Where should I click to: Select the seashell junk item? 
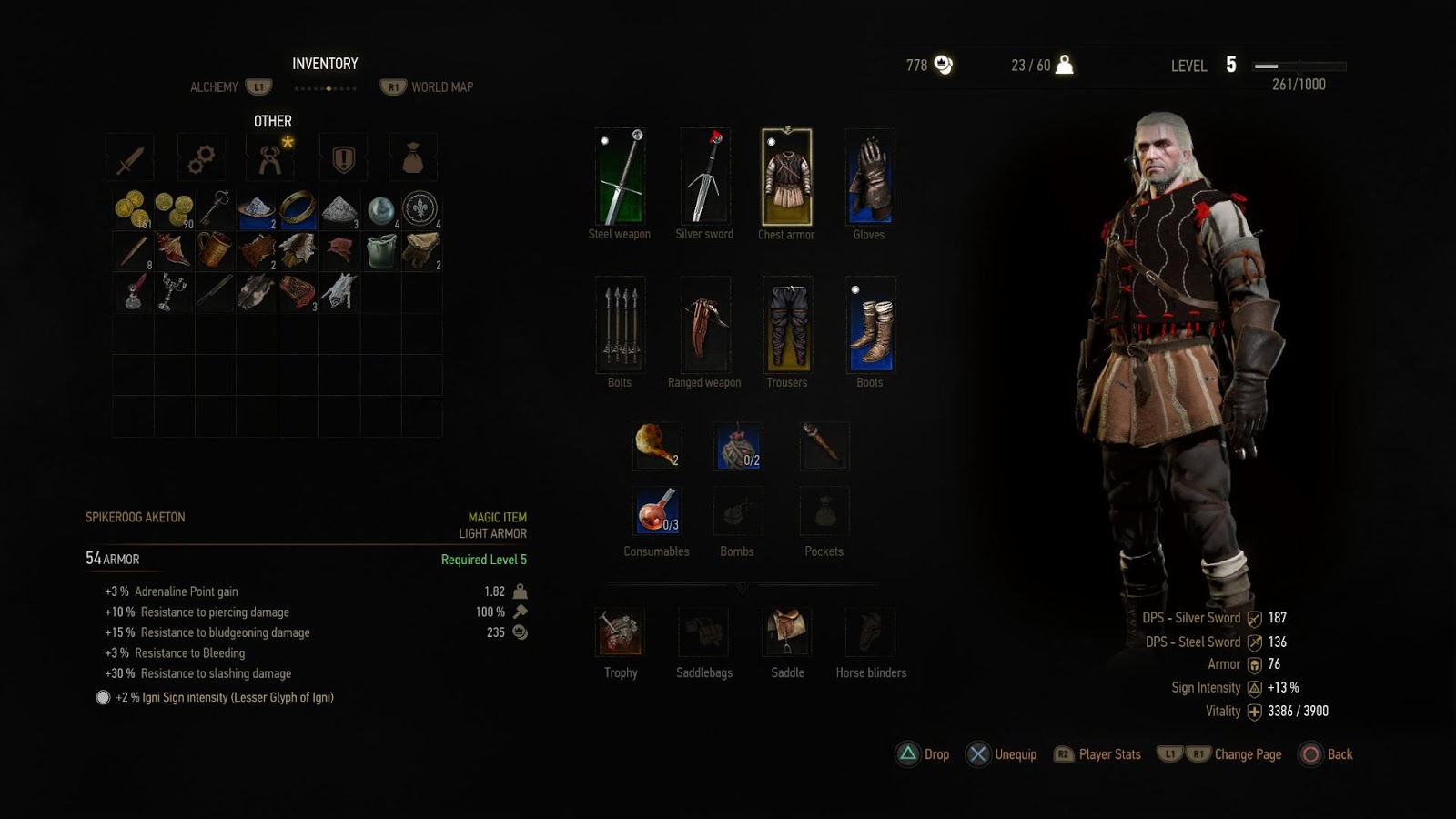pos(173,250)
